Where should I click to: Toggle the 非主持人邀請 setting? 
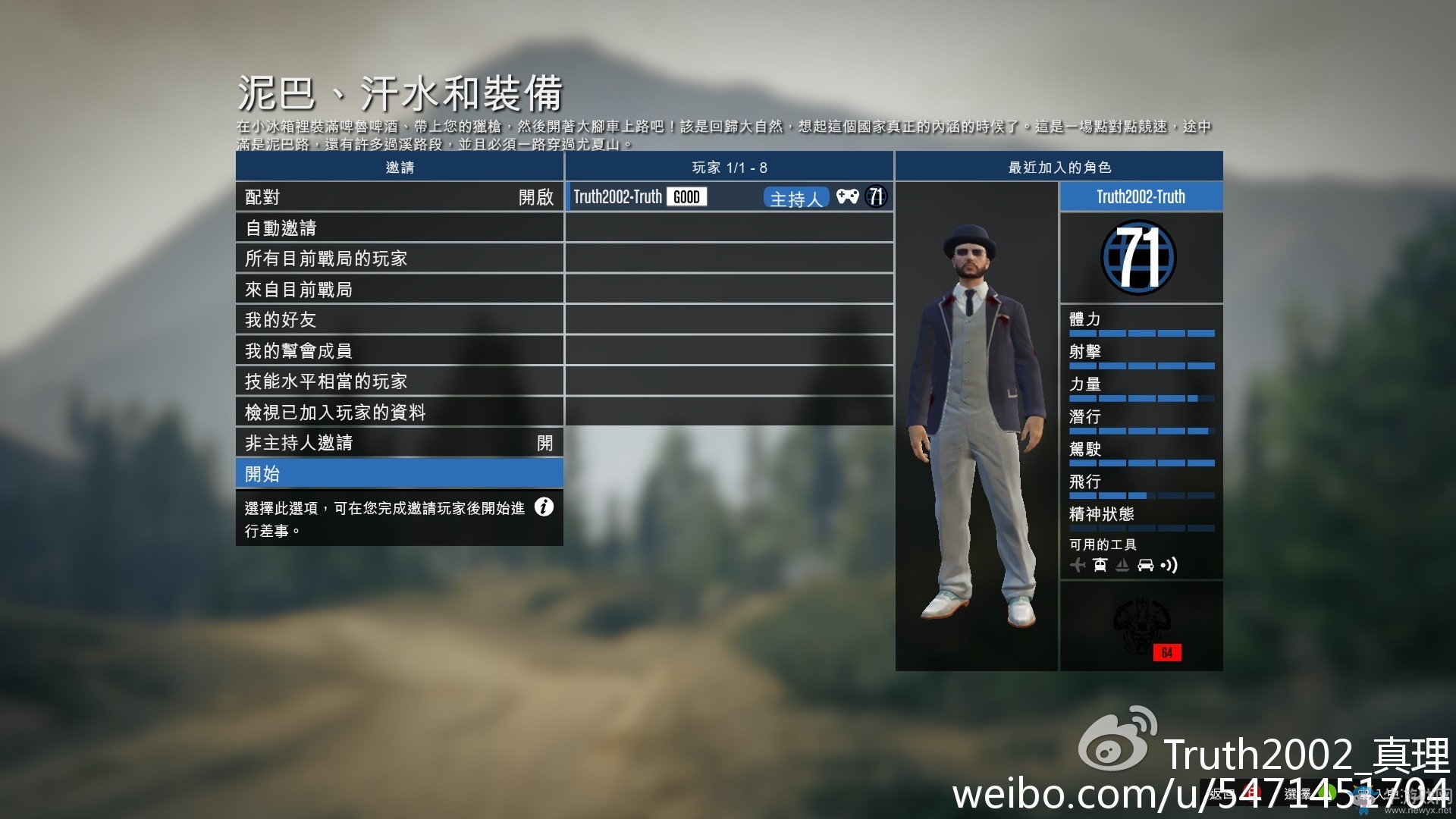[x=398, y=442]
